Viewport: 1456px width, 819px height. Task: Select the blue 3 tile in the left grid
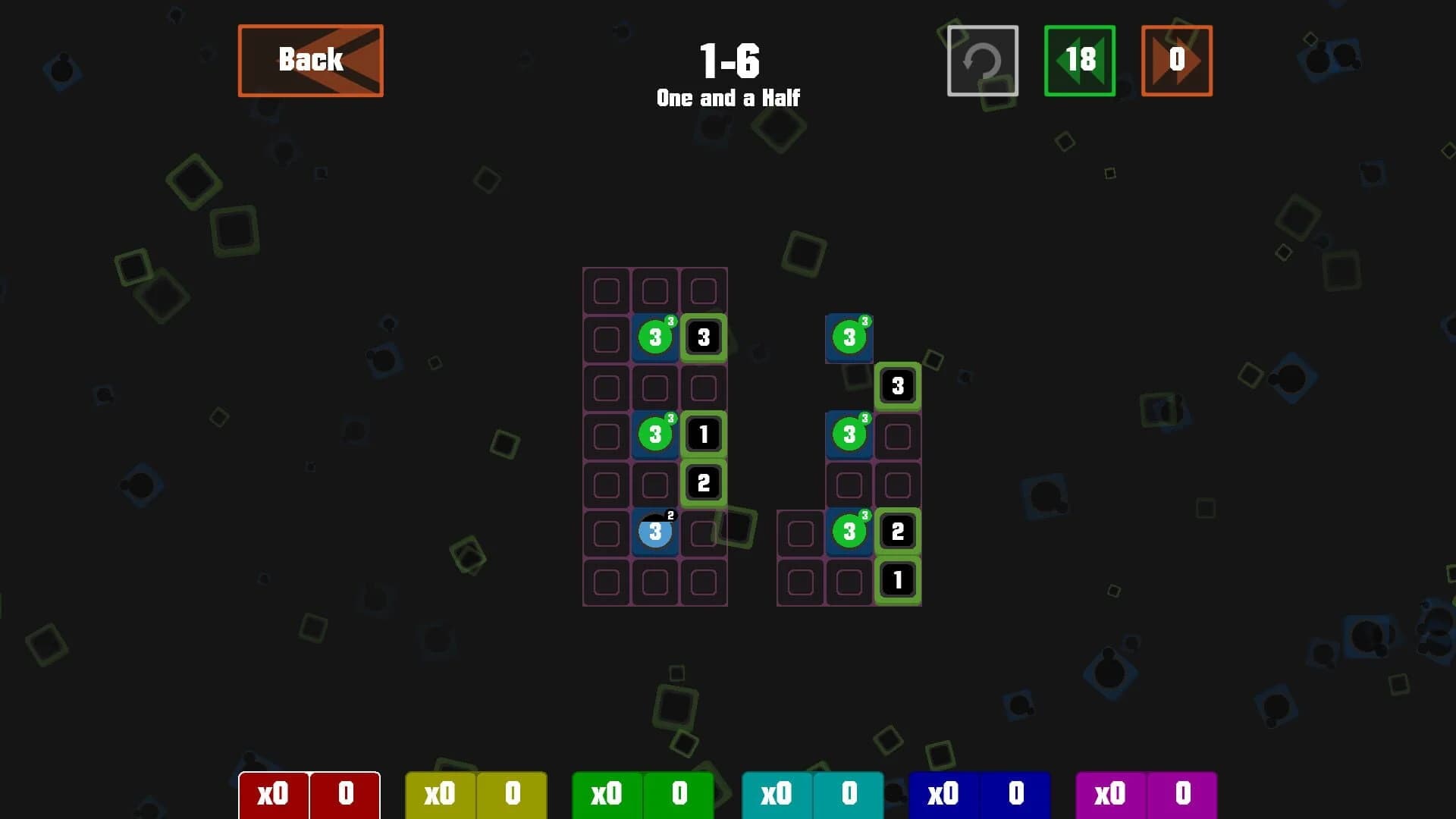click(654, 532)
